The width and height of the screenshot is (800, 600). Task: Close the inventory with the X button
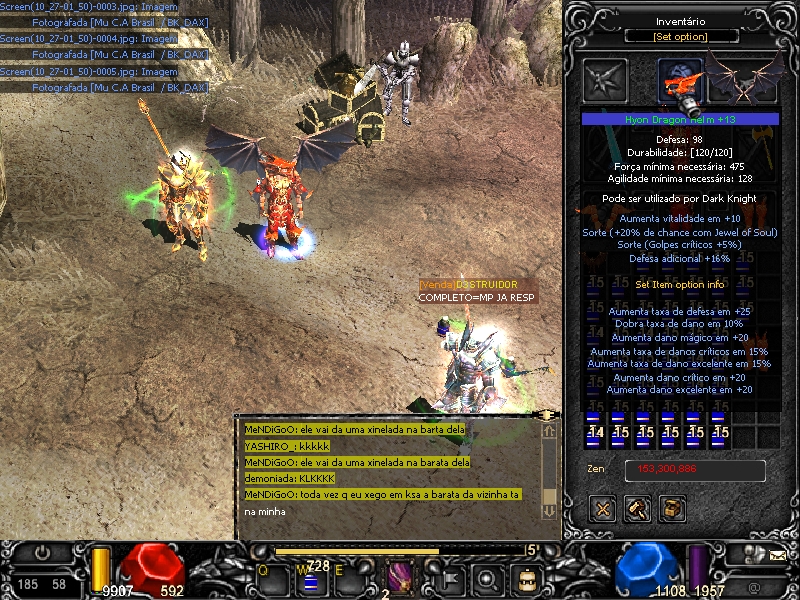pos(602,509)
